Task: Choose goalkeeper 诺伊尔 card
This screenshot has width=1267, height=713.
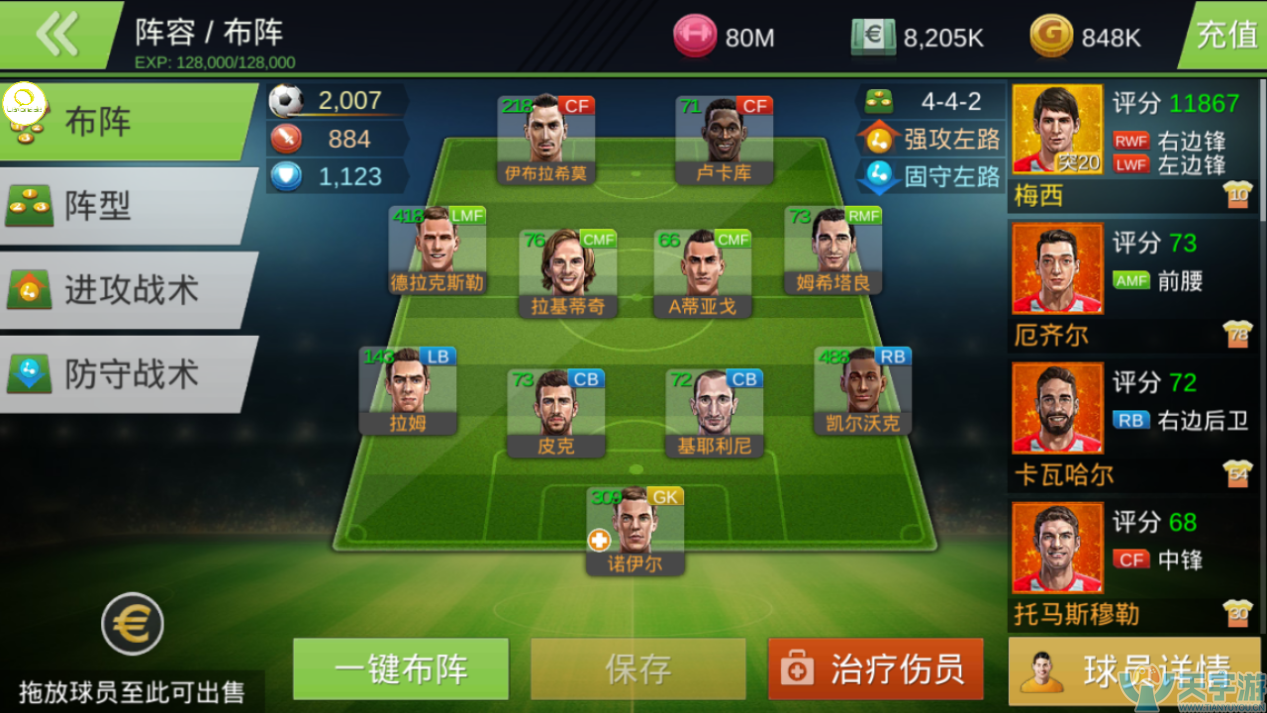Action: (635, 530)
